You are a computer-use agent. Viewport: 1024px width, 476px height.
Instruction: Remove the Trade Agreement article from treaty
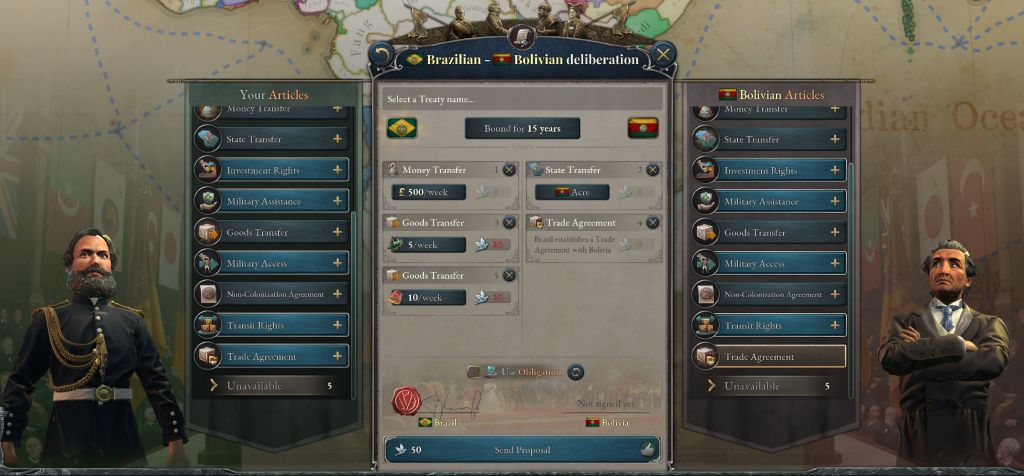pos(653,222)
